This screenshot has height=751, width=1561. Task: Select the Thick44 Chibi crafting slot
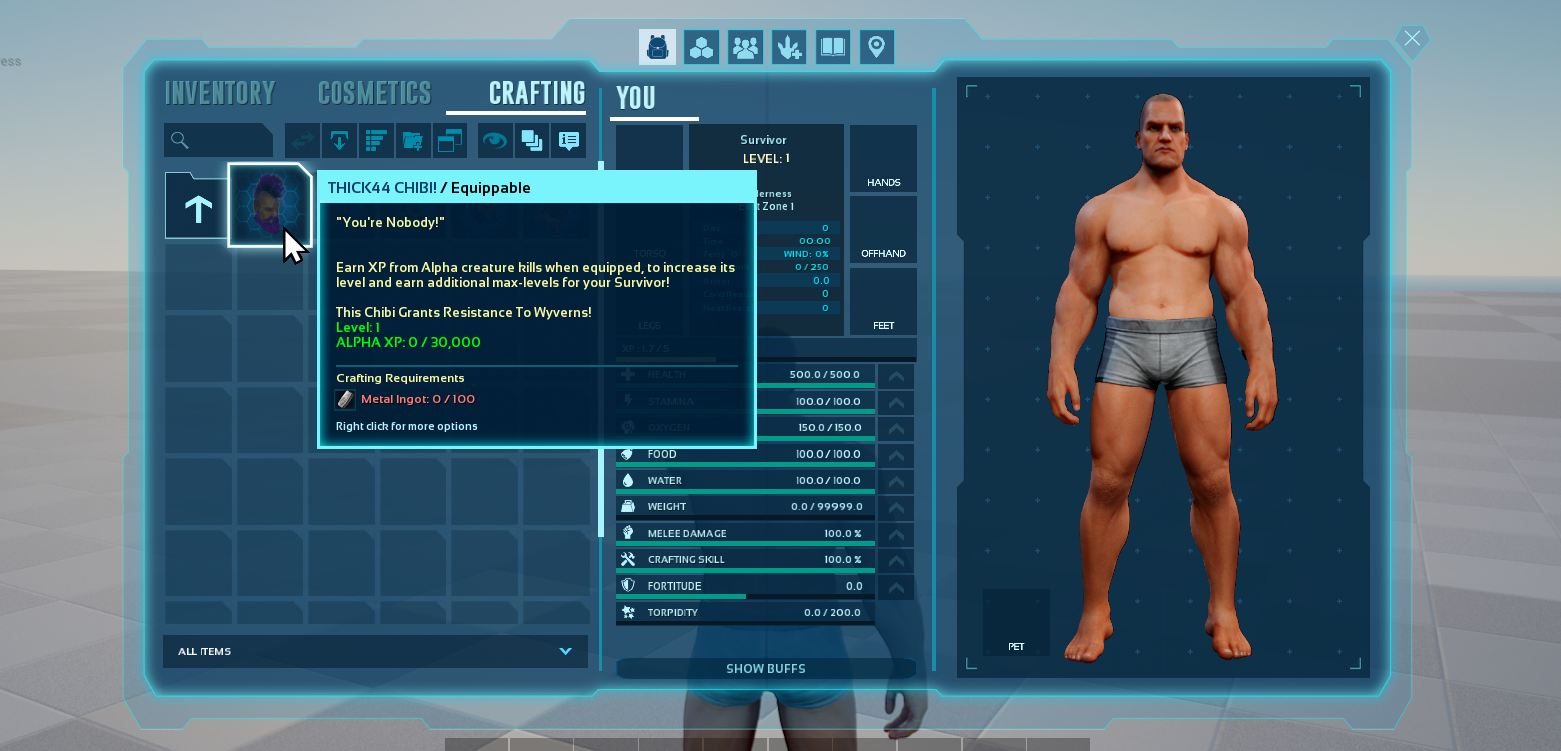coord(269,205)
